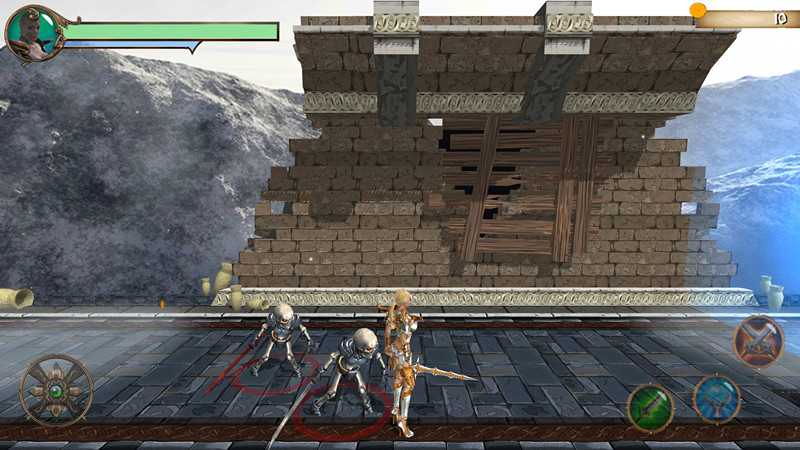
Task: Use the red crossed swords special attack
Action: [x=757, y=342]
